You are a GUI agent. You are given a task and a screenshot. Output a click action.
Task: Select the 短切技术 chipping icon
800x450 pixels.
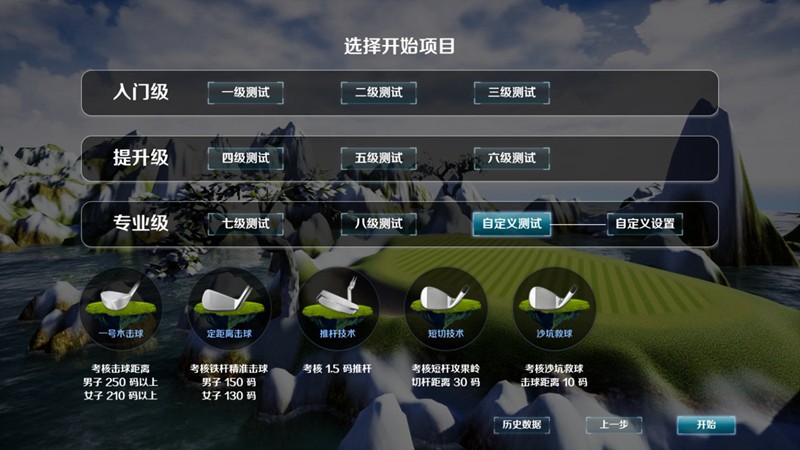point(443,306)
